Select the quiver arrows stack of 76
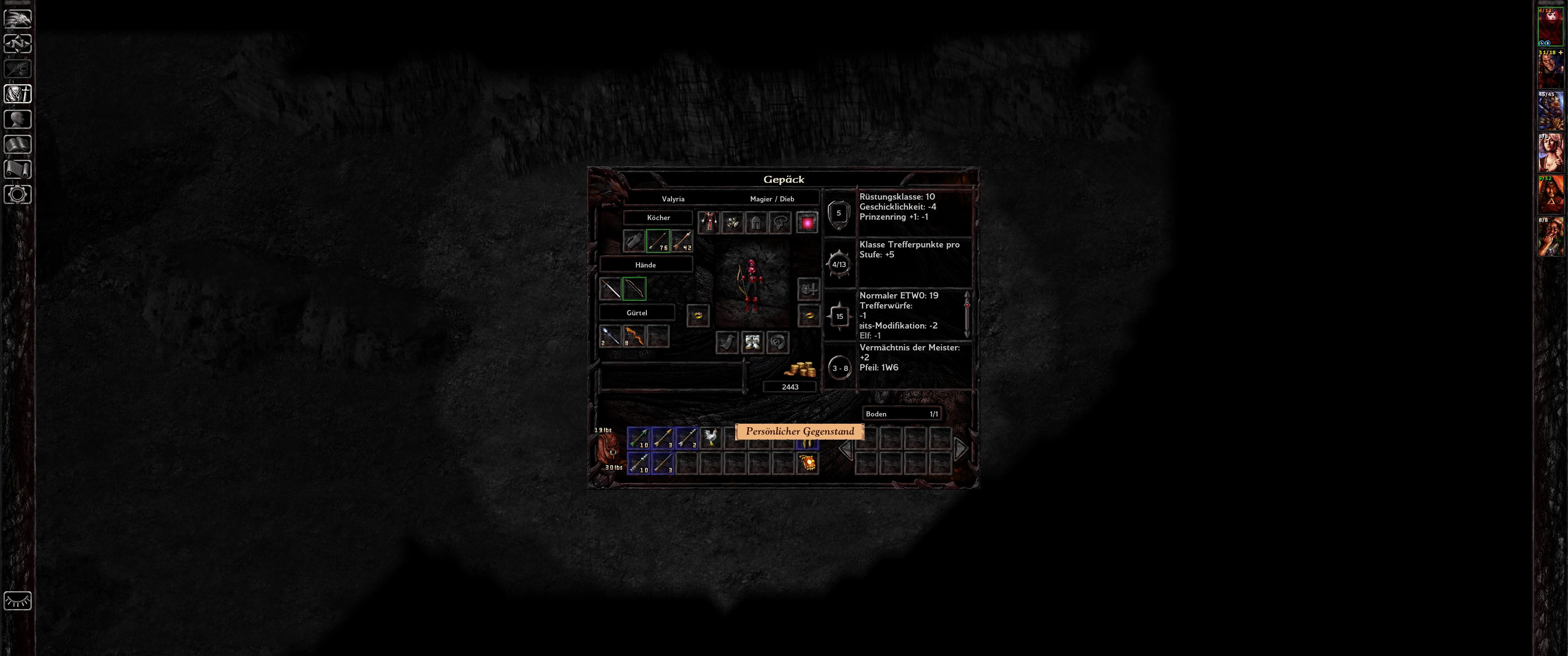The image size is (1568, 656). [x=658, y=241]
